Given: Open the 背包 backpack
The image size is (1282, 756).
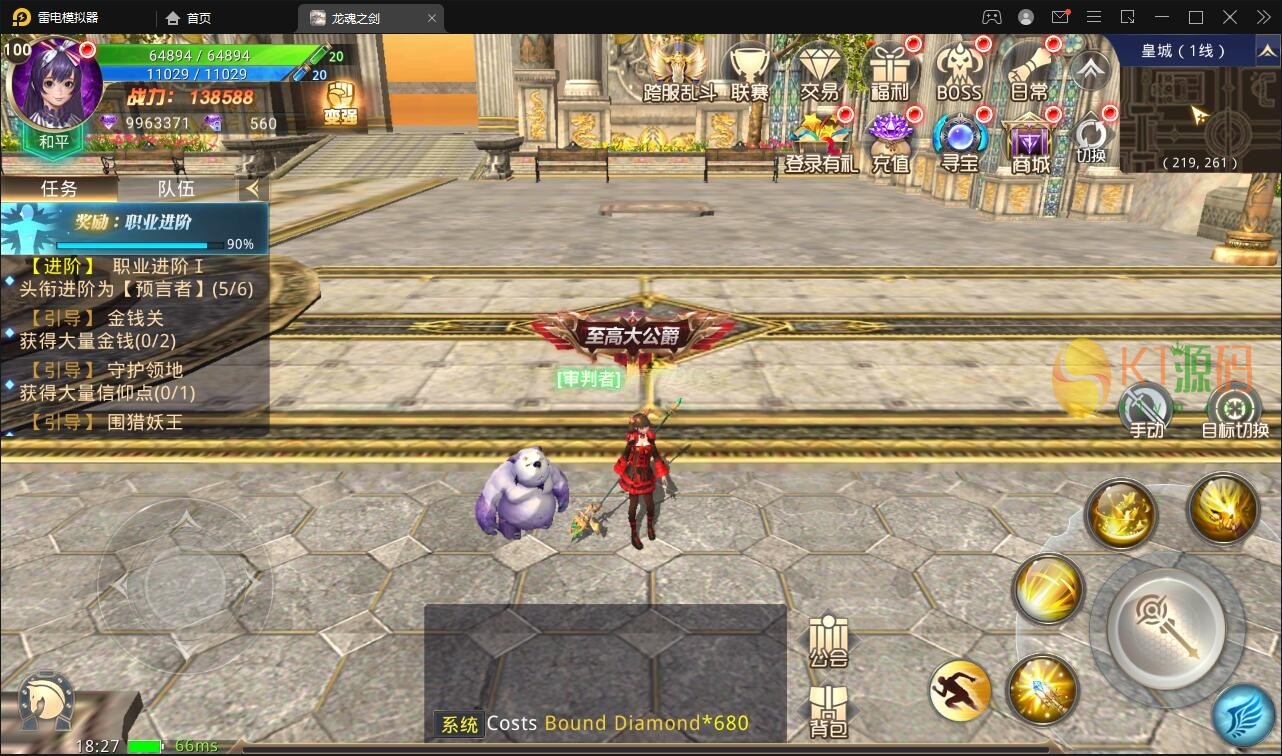Looking at the screenshot, I should click(x=828, y=712).
